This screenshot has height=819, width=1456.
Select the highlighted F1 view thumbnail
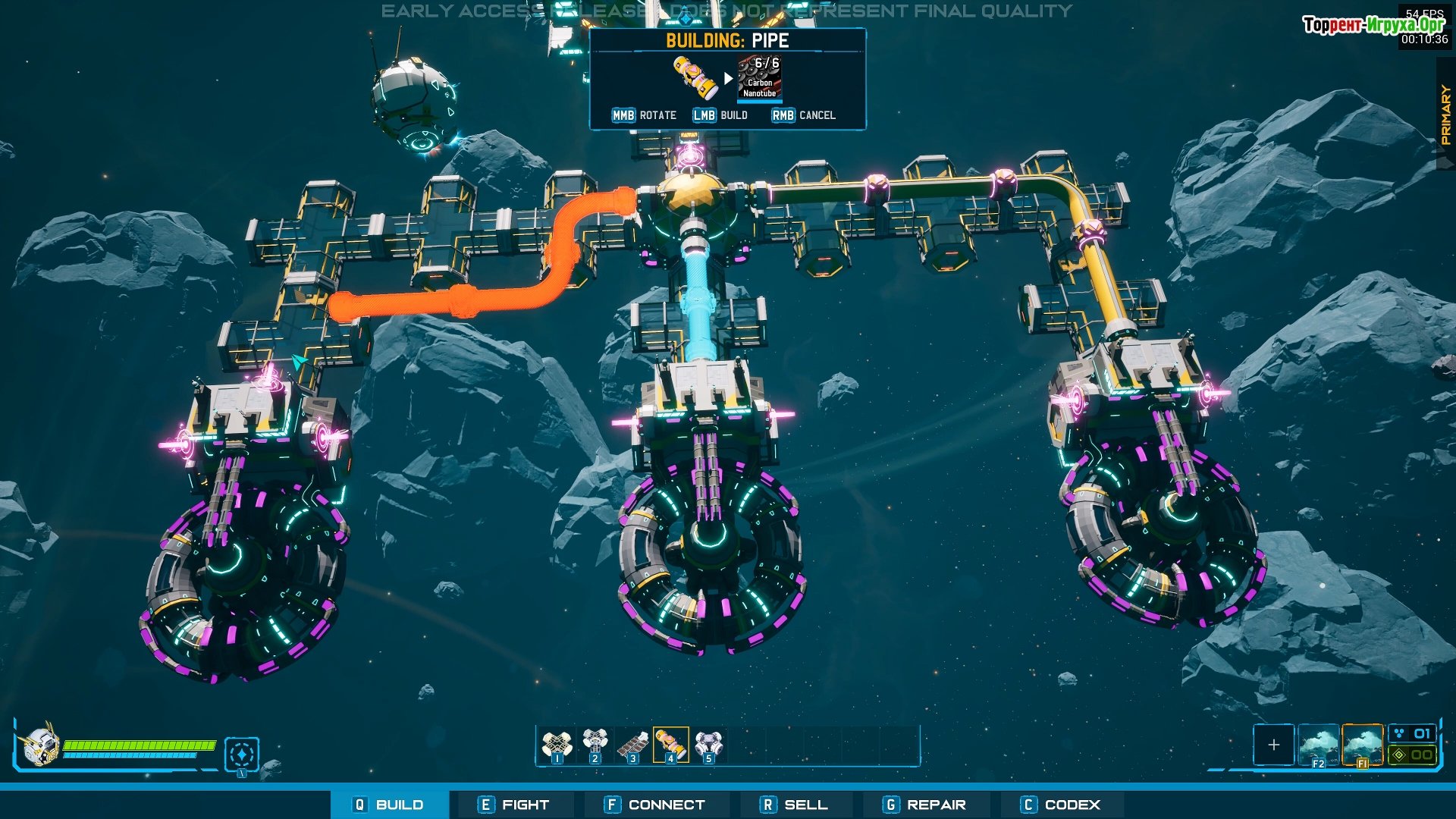click(x=1362, y=745)
